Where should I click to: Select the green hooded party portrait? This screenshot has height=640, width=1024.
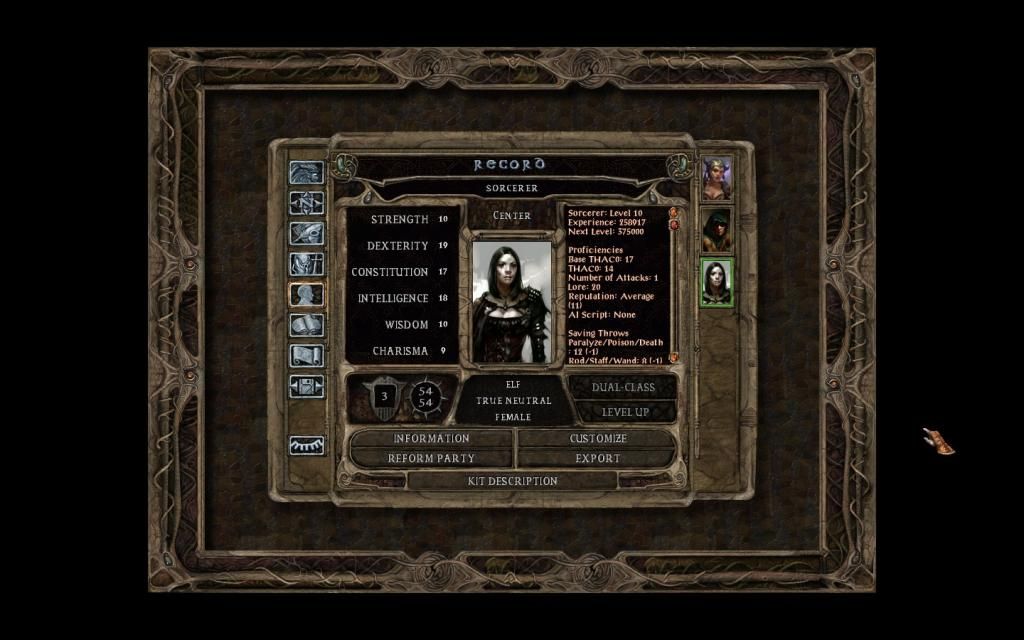click(x=717, y=230)
